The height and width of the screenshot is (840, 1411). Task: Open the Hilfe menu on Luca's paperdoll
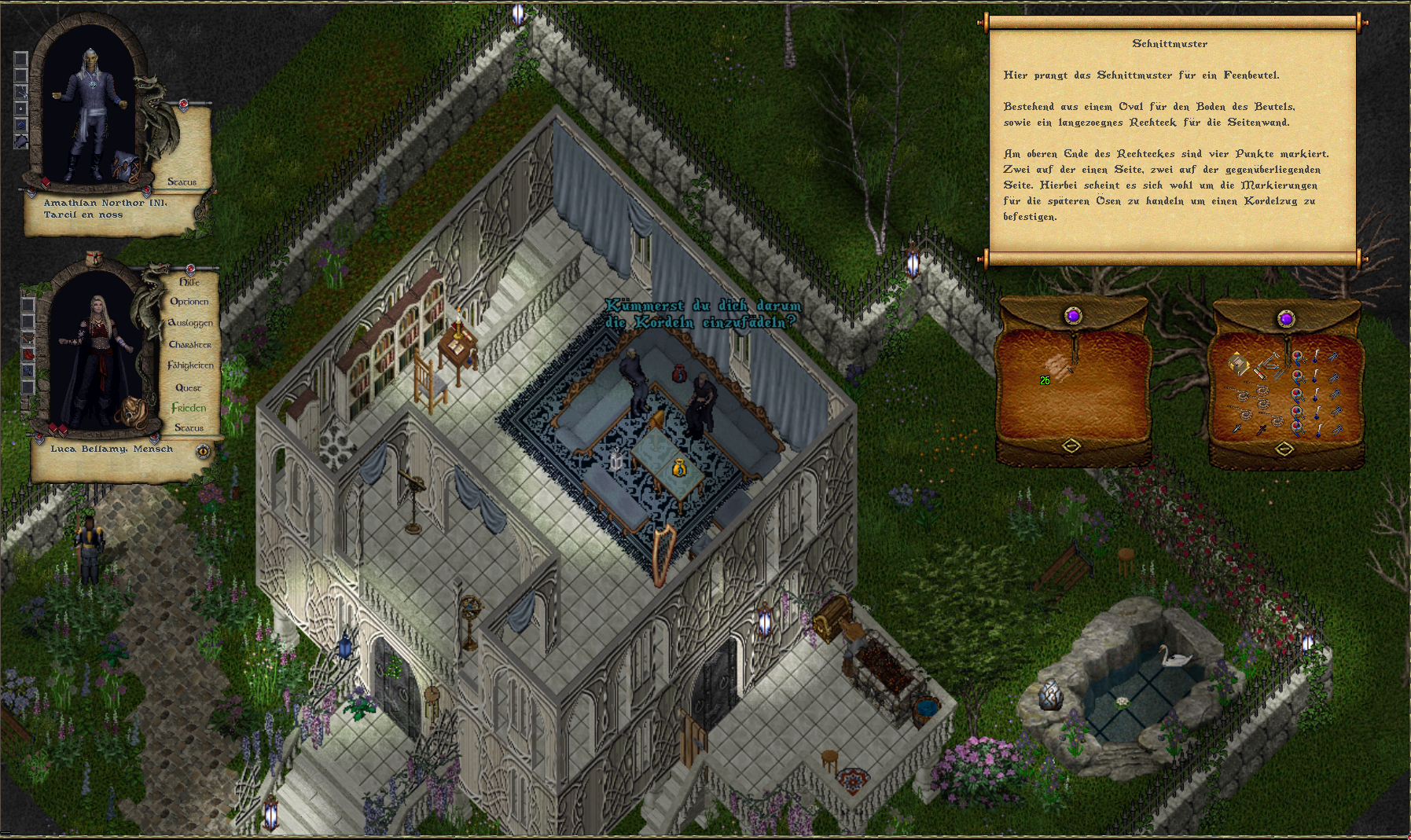pos(189,281)
